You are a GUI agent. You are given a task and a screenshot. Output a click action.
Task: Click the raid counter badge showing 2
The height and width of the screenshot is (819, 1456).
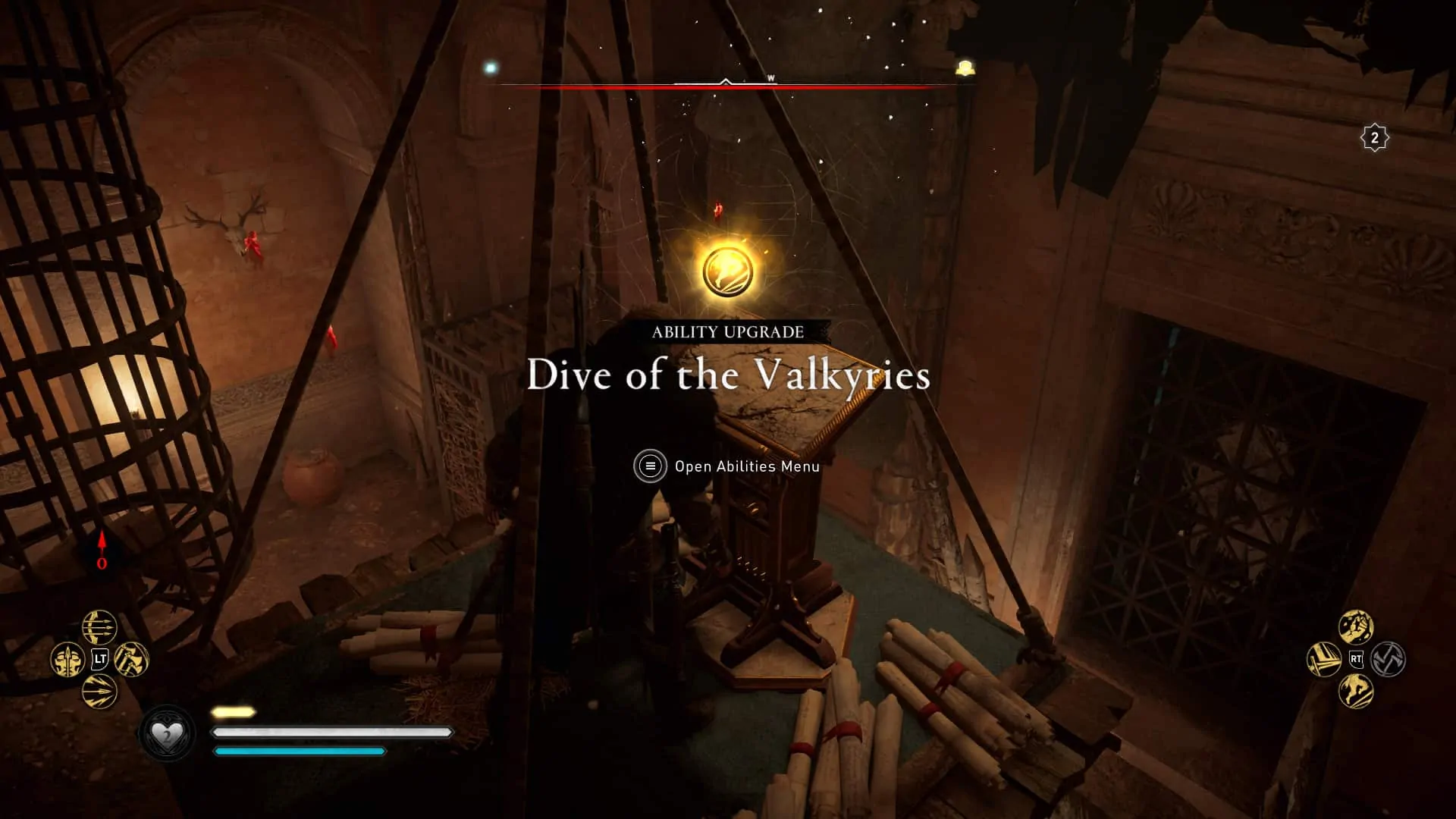(1376, 136)
